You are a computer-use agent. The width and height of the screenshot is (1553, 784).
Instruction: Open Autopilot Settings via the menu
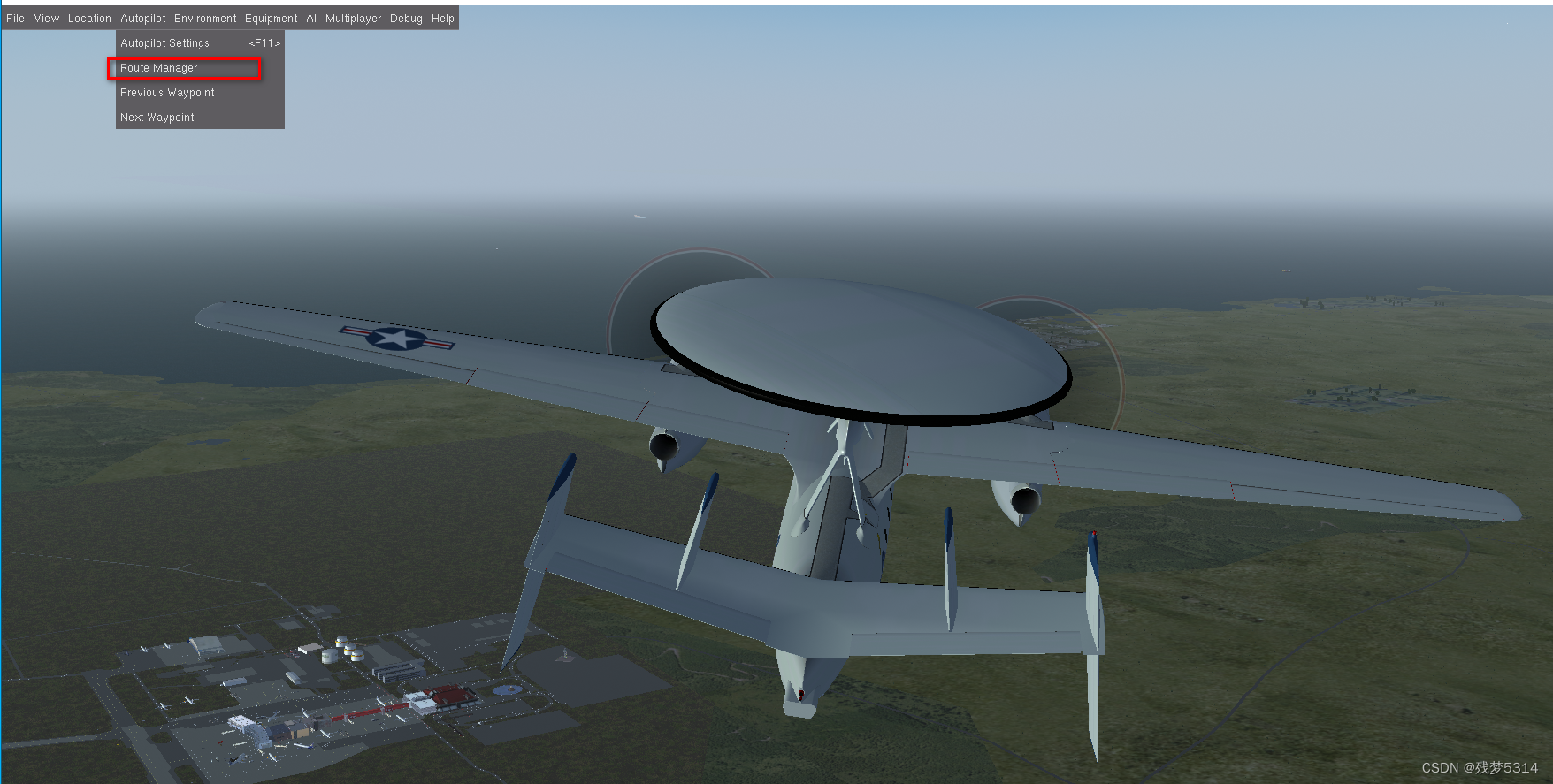click(x=164, y=42)
